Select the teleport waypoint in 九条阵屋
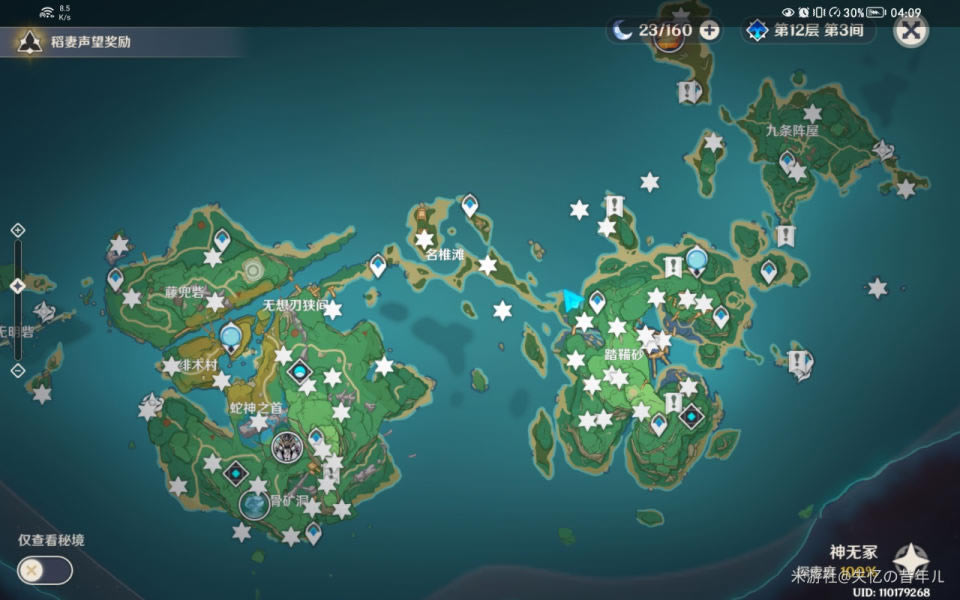 pos(788,160)
